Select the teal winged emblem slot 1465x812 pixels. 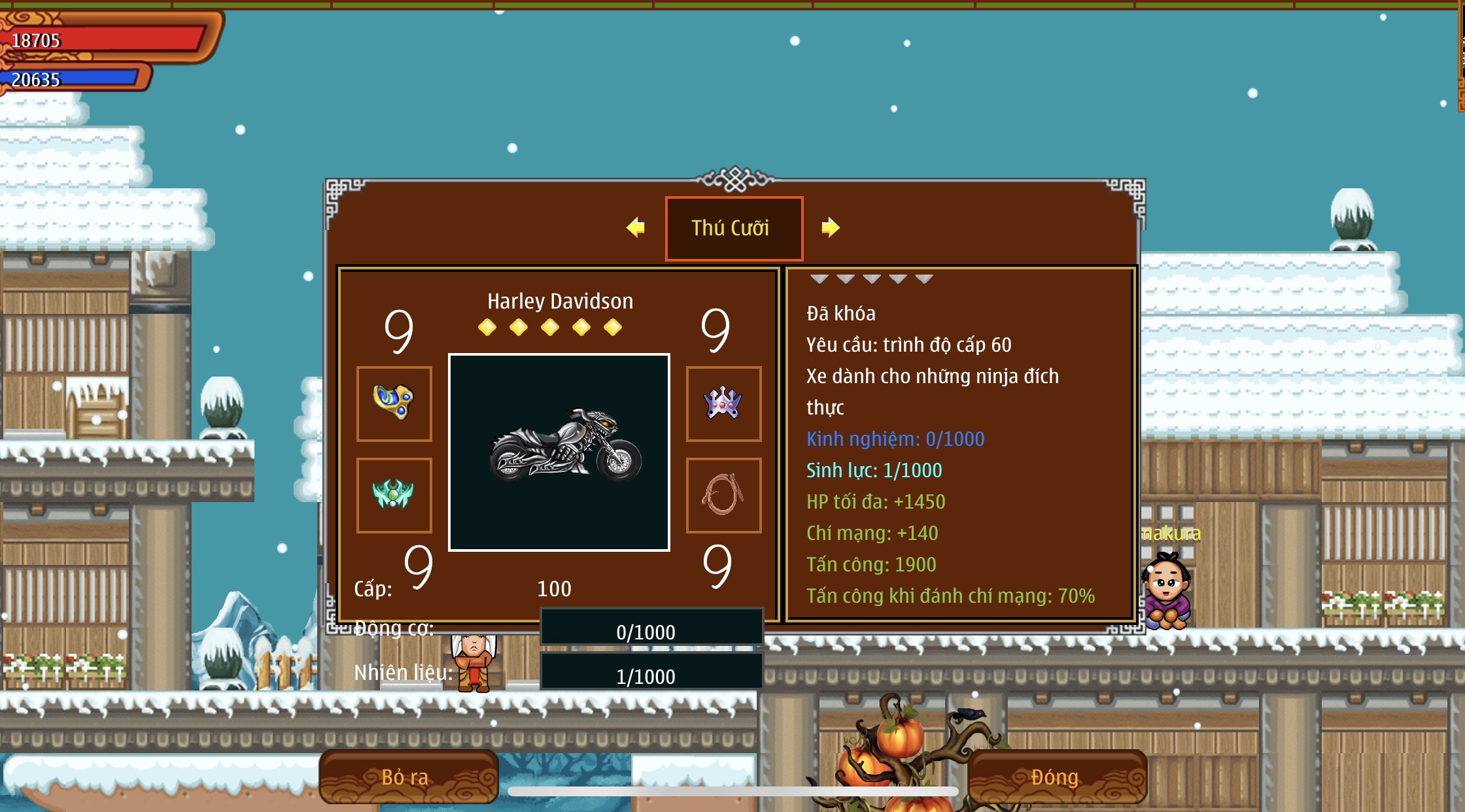click(394, 495)
